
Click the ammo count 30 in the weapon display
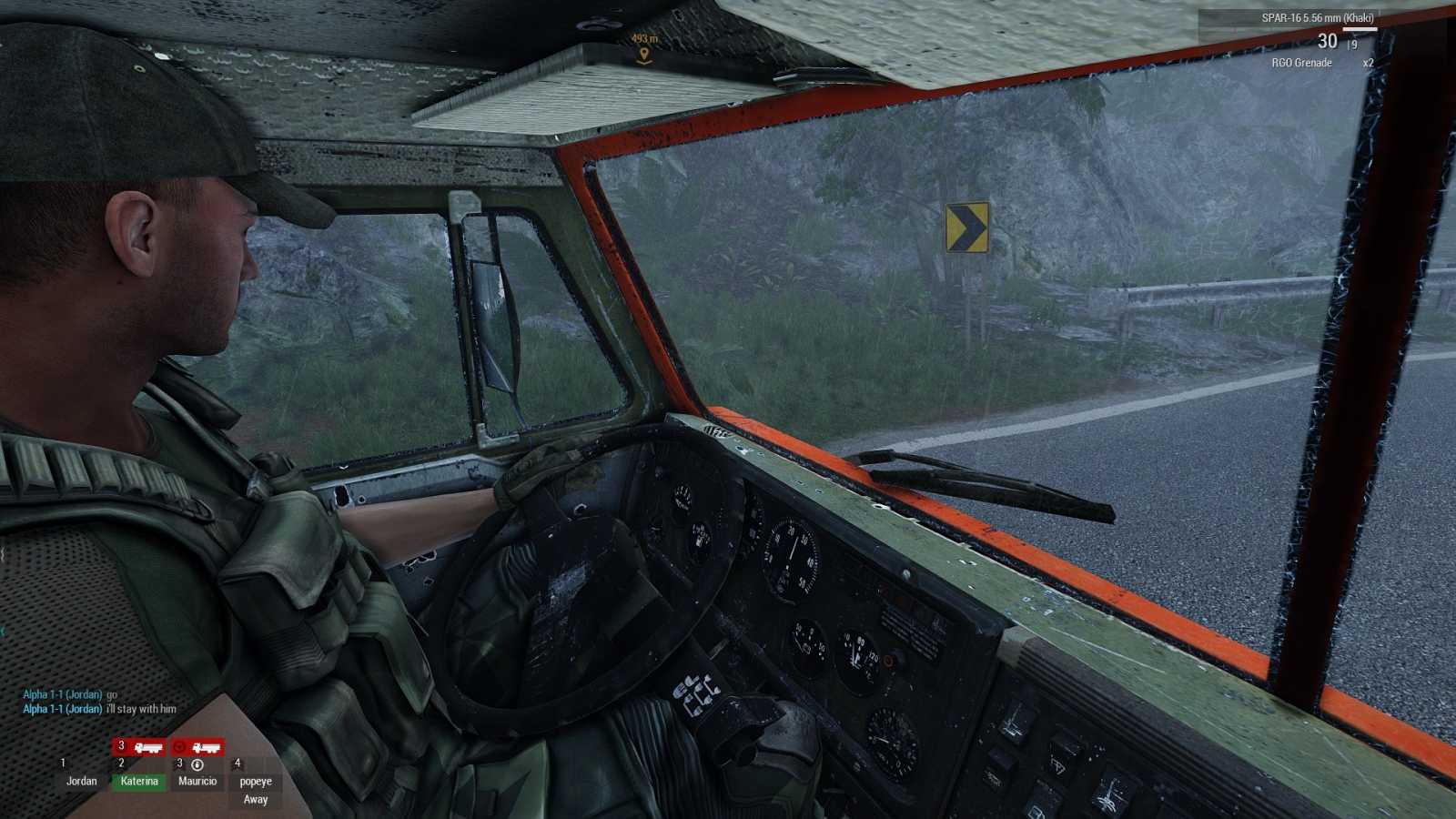(1328, 41)
